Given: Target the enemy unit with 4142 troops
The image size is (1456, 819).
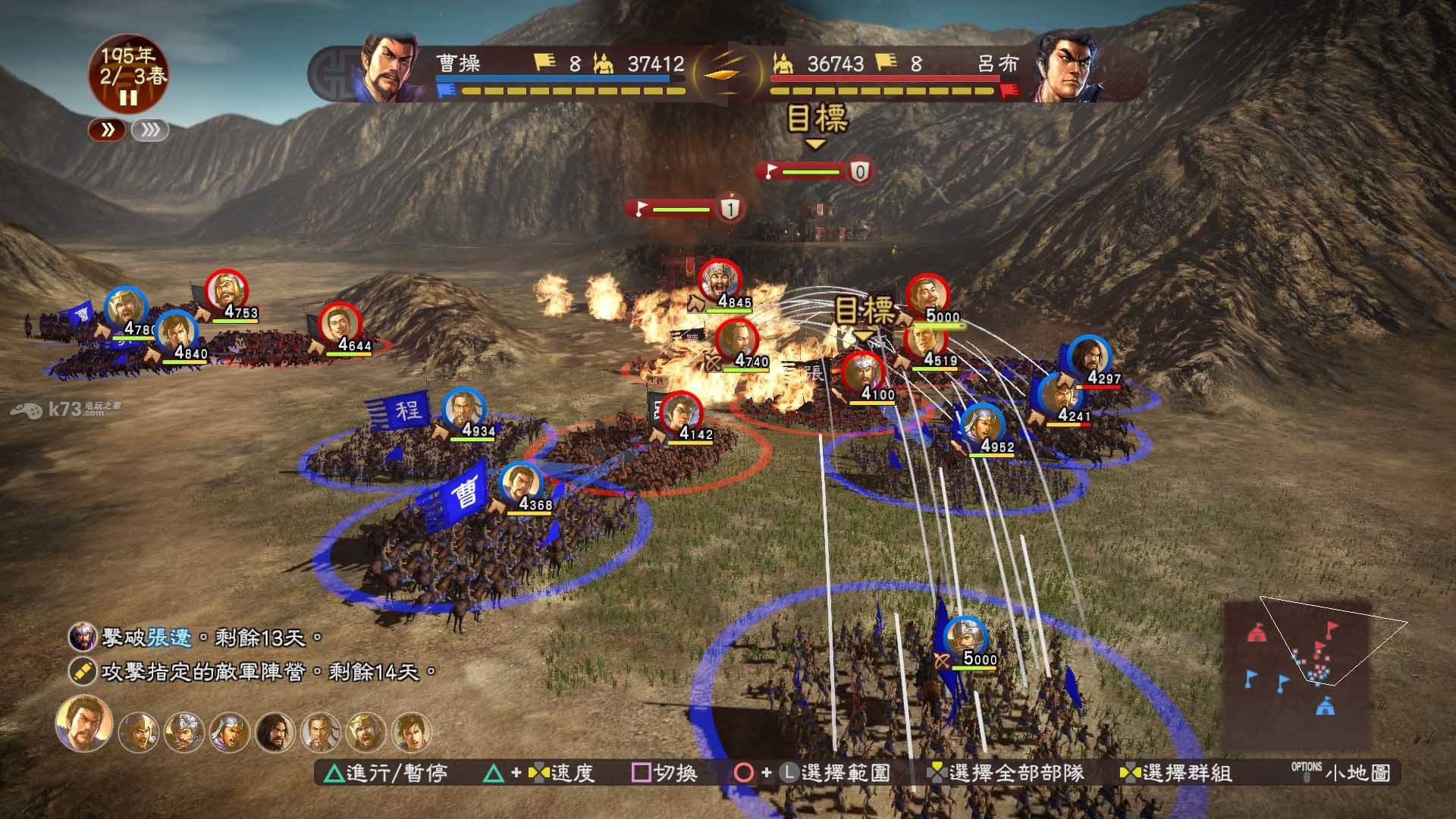Looking at the screenshot, I should click(x=680, y=414).
